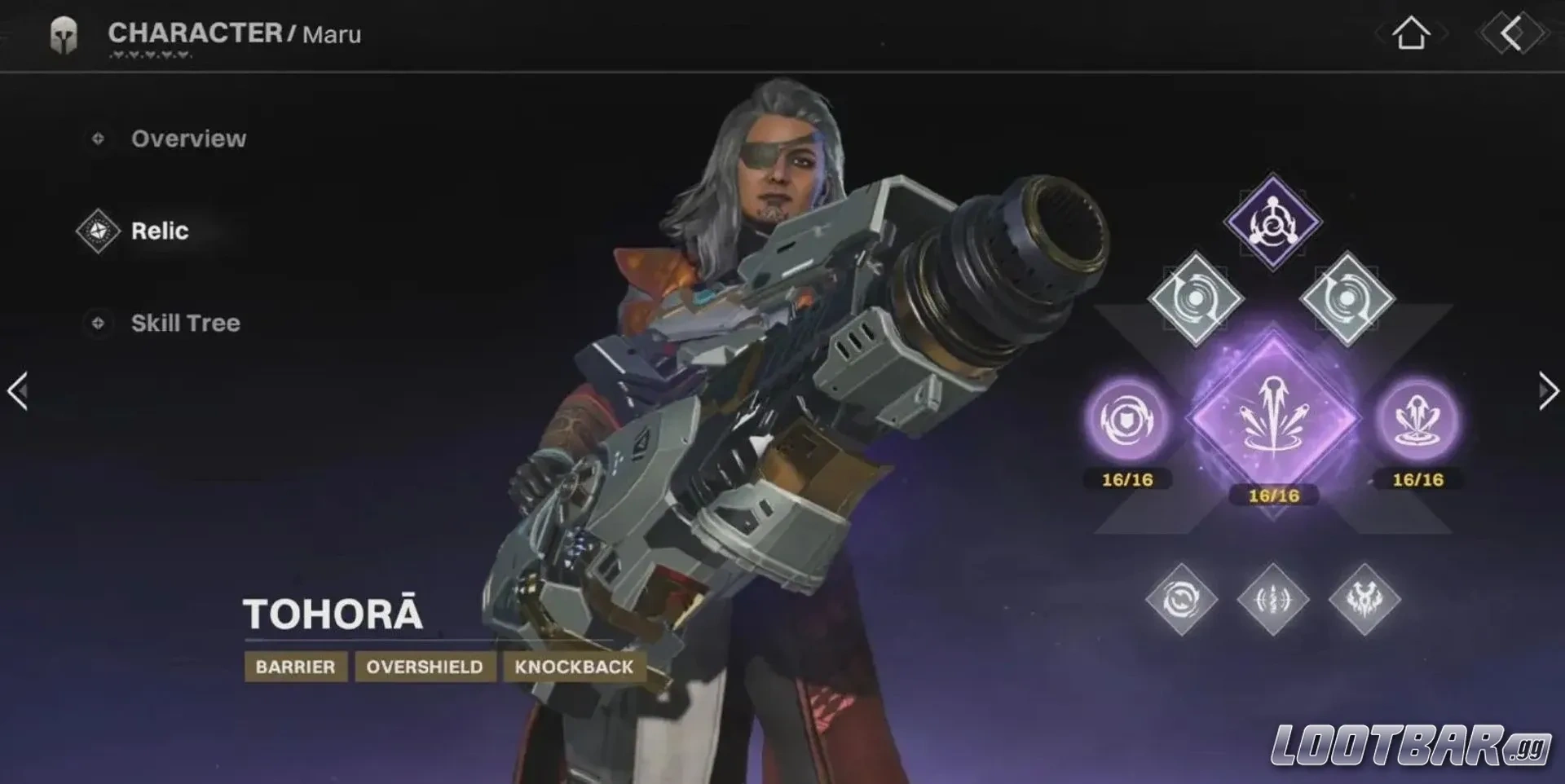Select the top purple relic node
Viewport: 1565px width, 784px height.
click(1273, 221)
